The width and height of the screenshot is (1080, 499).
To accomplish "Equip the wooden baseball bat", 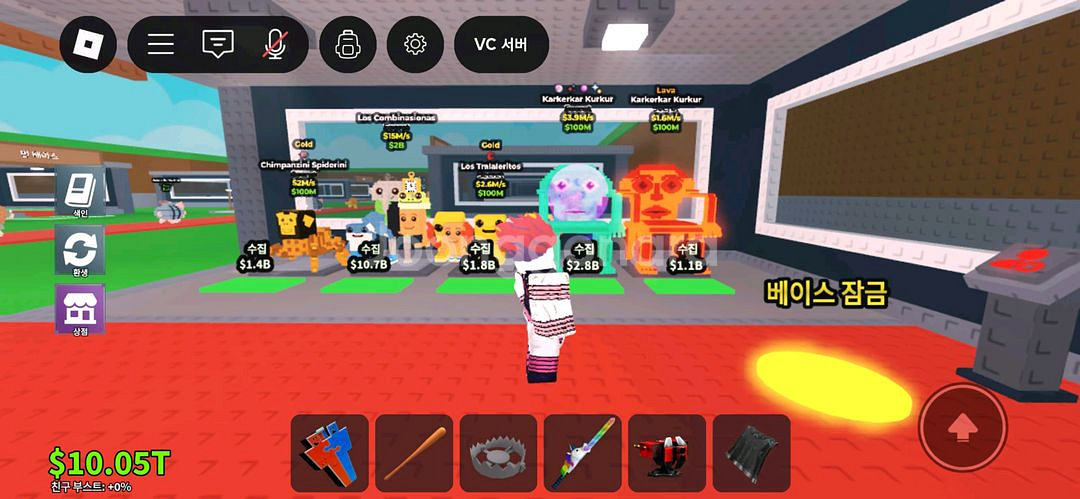I will tap(414, 453).
